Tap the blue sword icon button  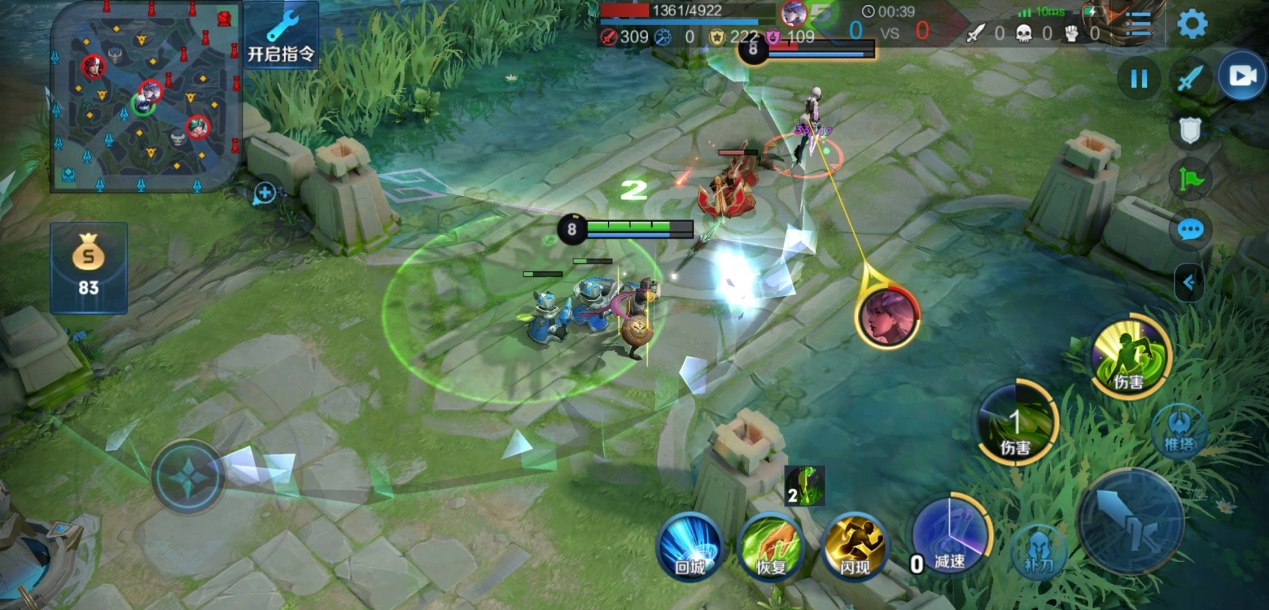pyautogui.click(x=1190, y=78)
